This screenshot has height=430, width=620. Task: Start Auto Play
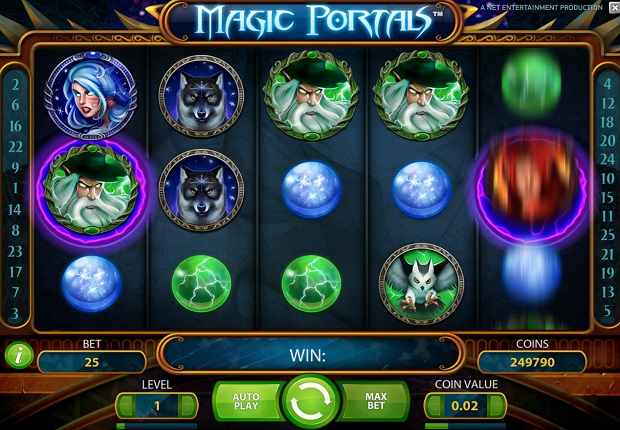pyautogui.click(x=244, y=403)
